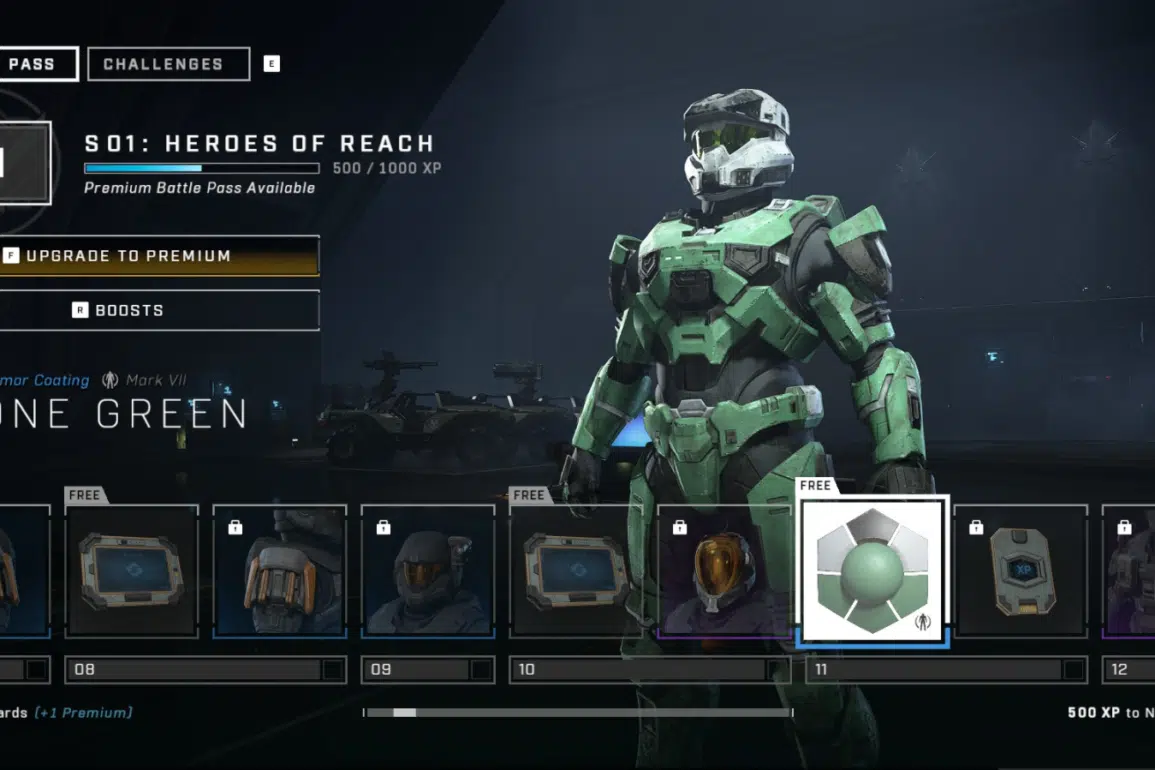1155x770 pixels.
Task: Choose the locked orange armored glove reward
Action: click(280, 570)
